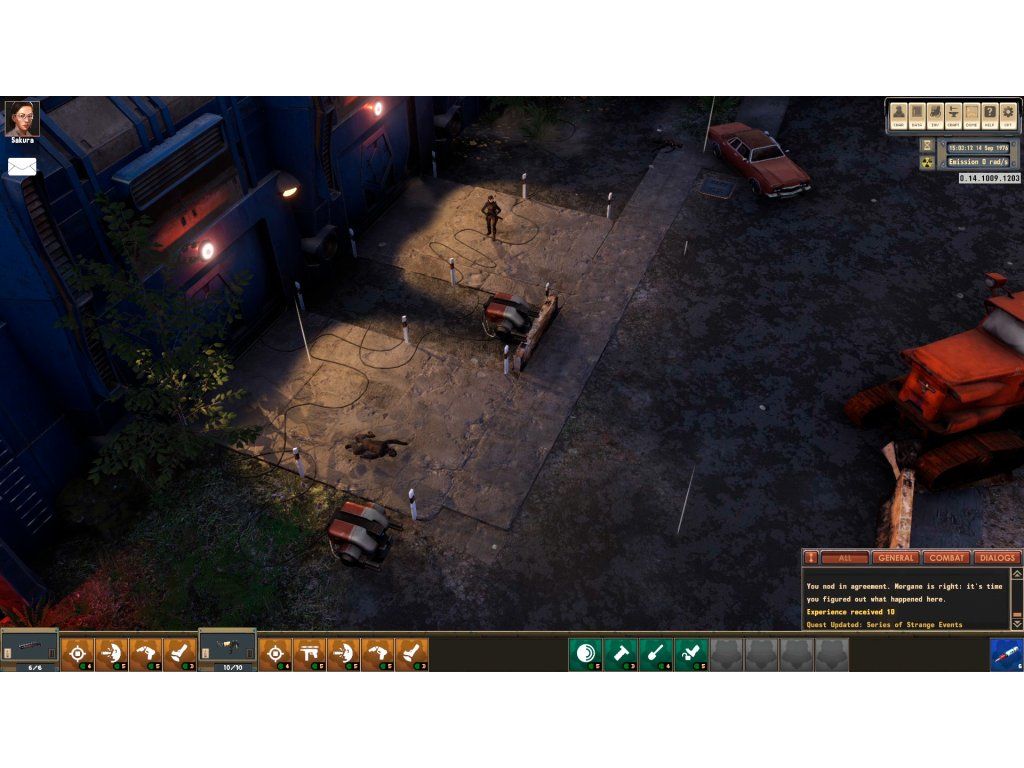Open the Help question mark menu
Screen dimensions: 1024x768
(989, 114)
